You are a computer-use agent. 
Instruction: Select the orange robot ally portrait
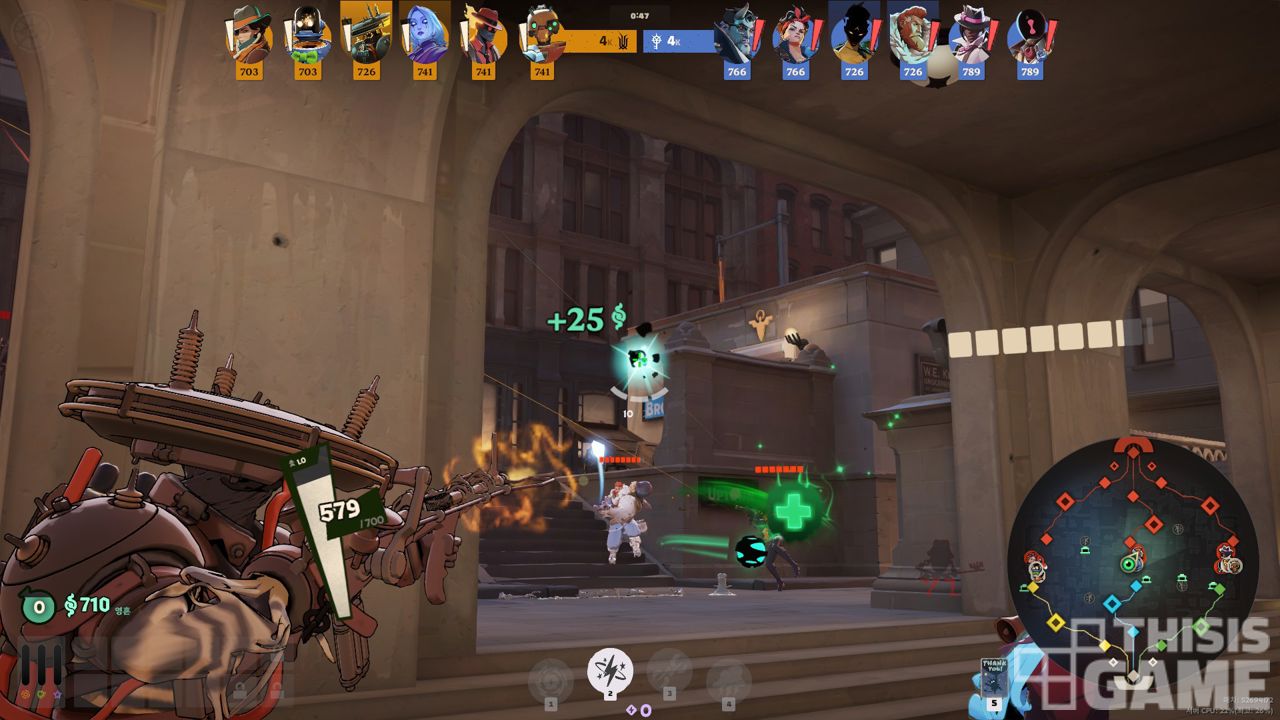[x=542, y=35]
